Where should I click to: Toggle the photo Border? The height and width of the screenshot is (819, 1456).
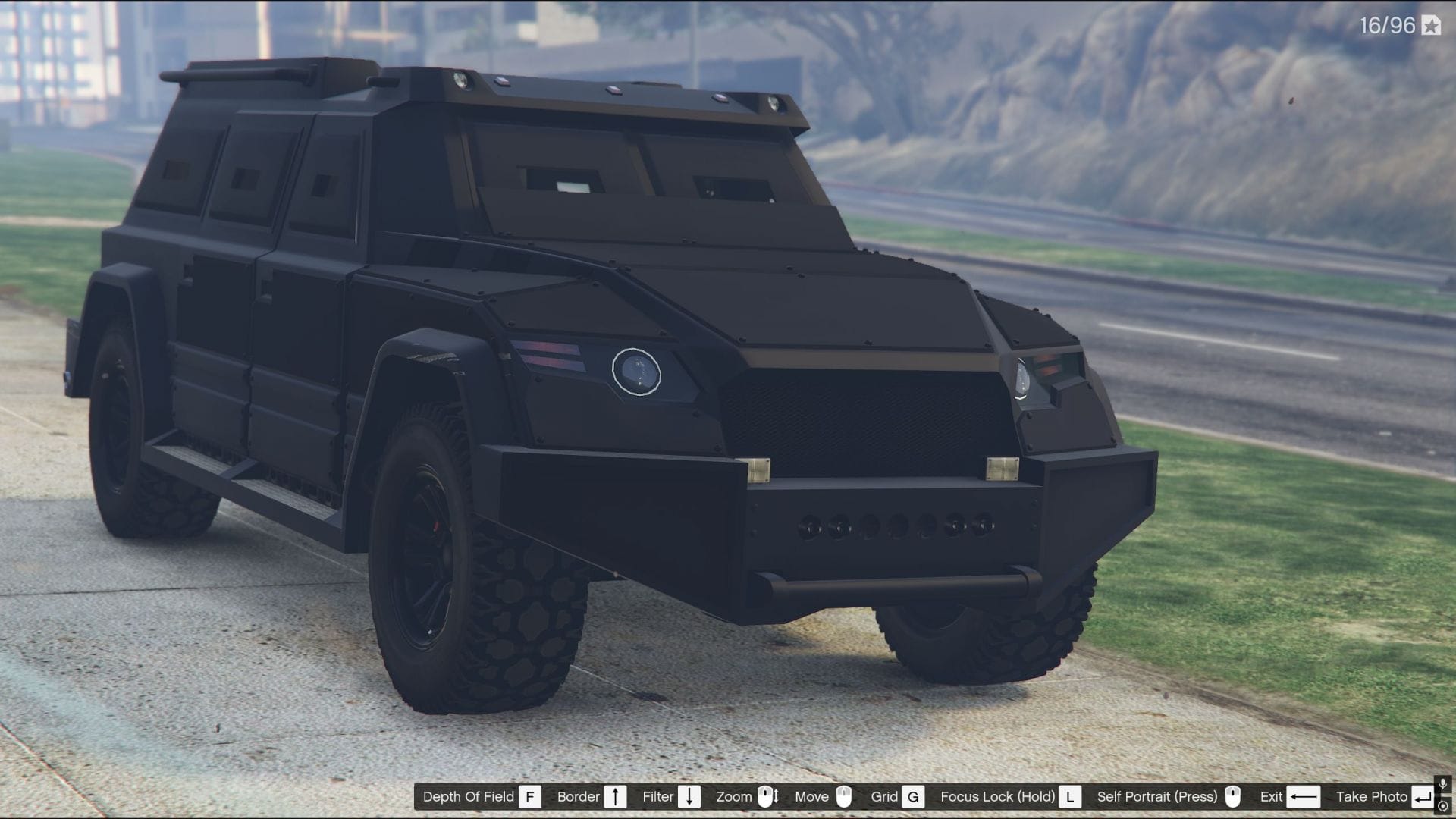point(578,796)
